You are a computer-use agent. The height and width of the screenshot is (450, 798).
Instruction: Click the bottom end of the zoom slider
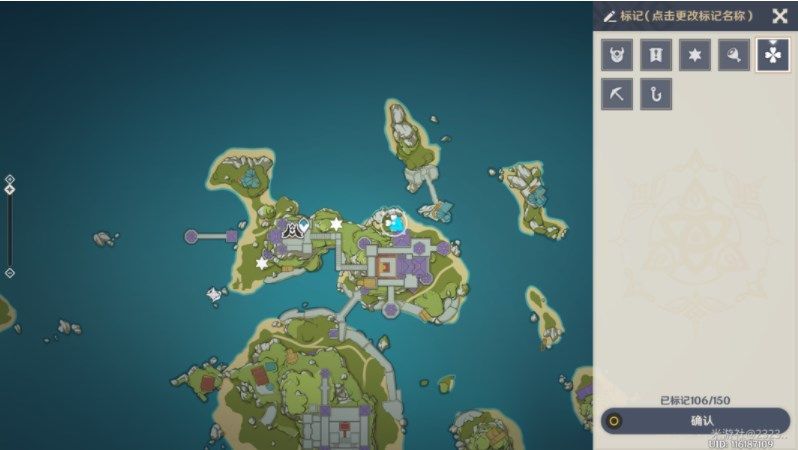[10, 272]
